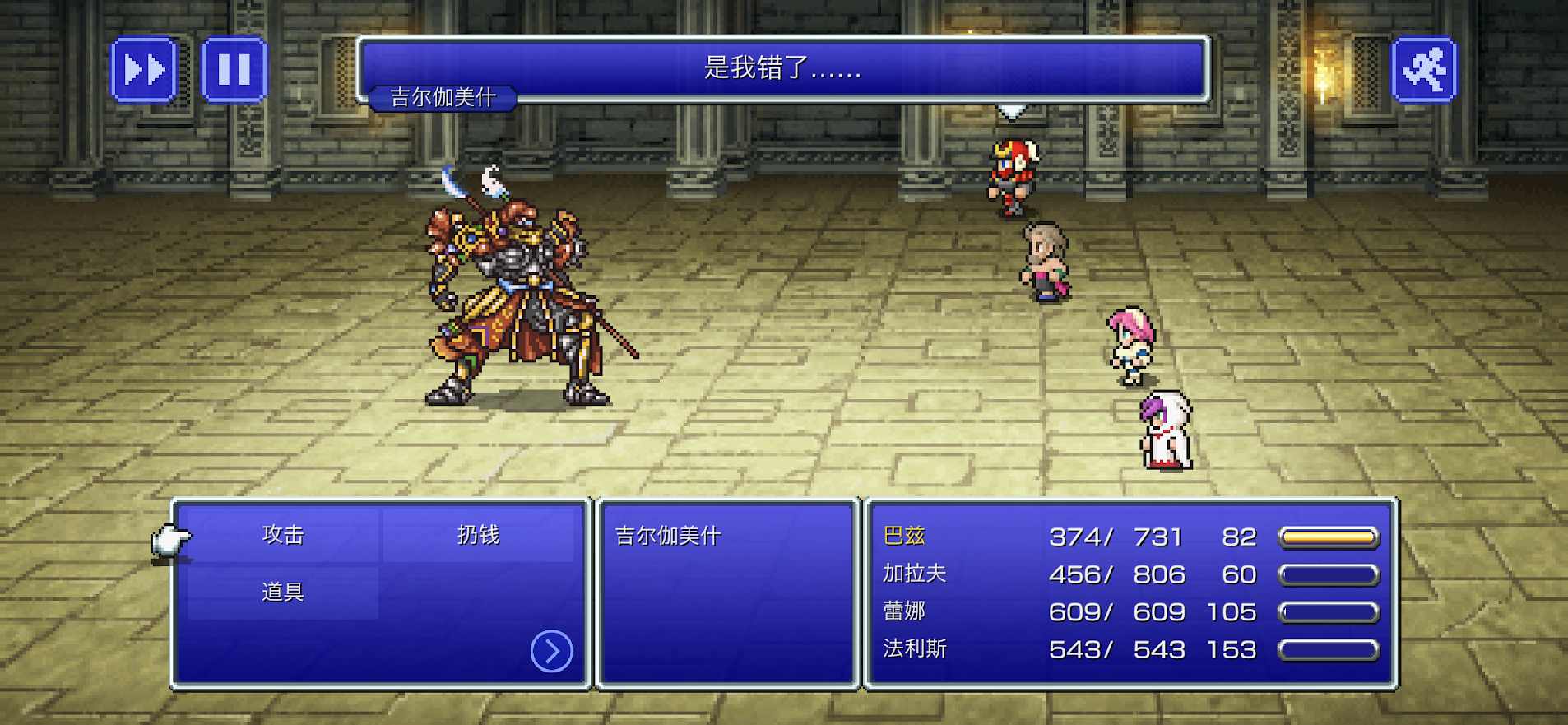Tap the flee icon in the top right corner
The width and height of the screenshot is (1568, 725).
[x=1425, y=70]
